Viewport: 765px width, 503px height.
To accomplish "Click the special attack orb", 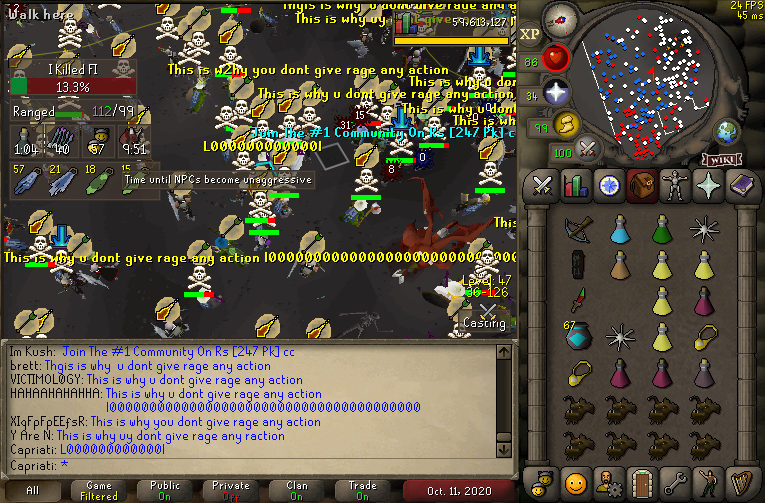I will tap(589, 150).
